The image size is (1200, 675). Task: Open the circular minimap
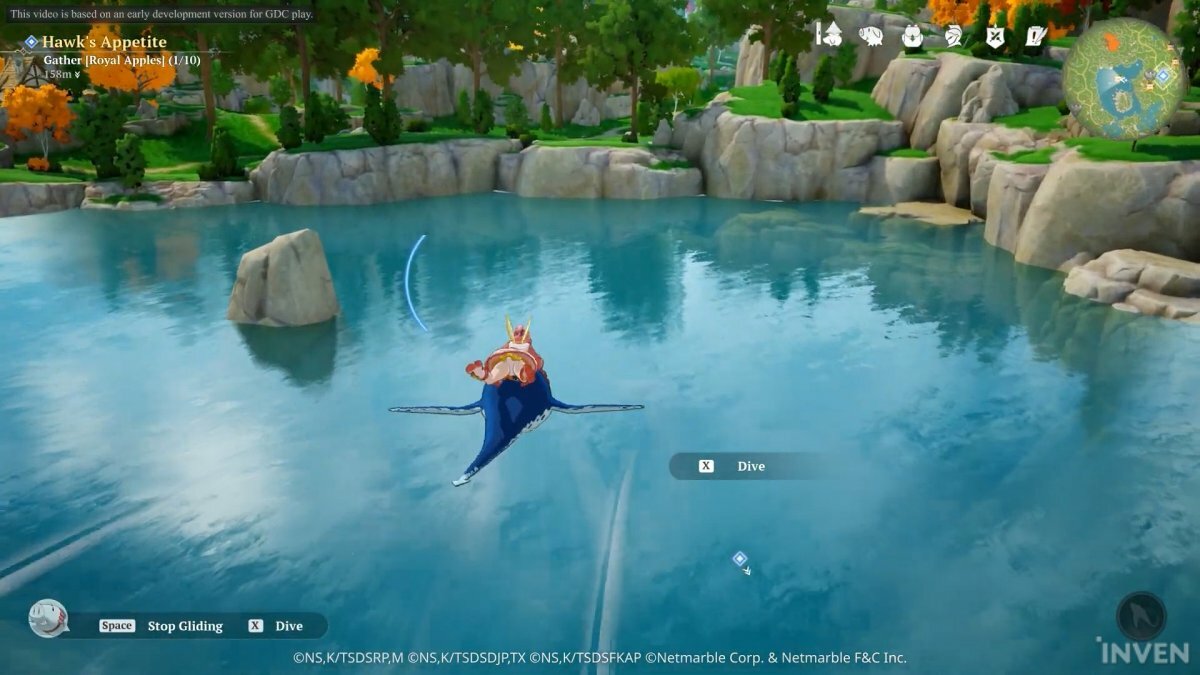(x=1123, y=78)
